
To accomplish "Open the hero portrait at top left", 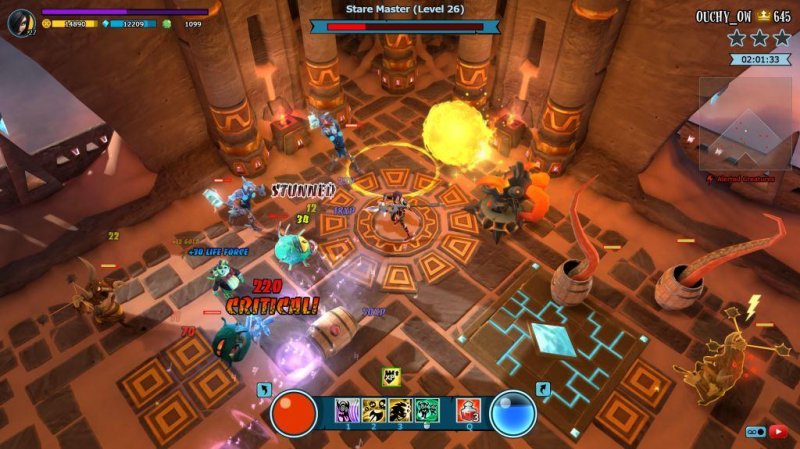I will (x=20, y=19).
